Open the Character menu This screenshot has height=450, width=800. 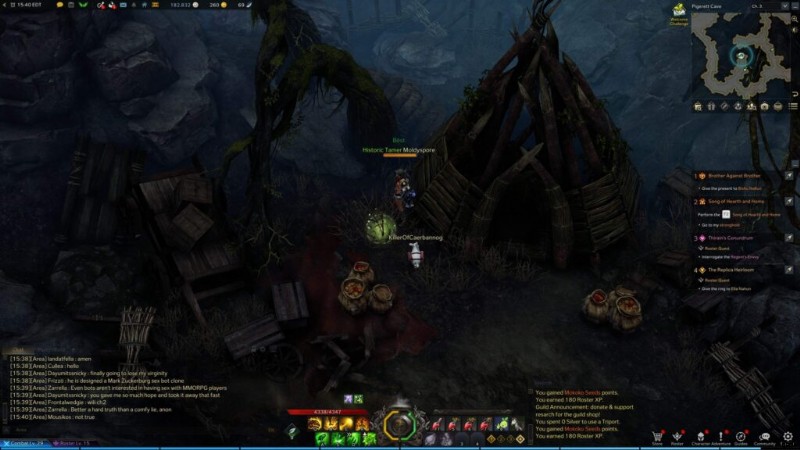click(x=699, y=435)
